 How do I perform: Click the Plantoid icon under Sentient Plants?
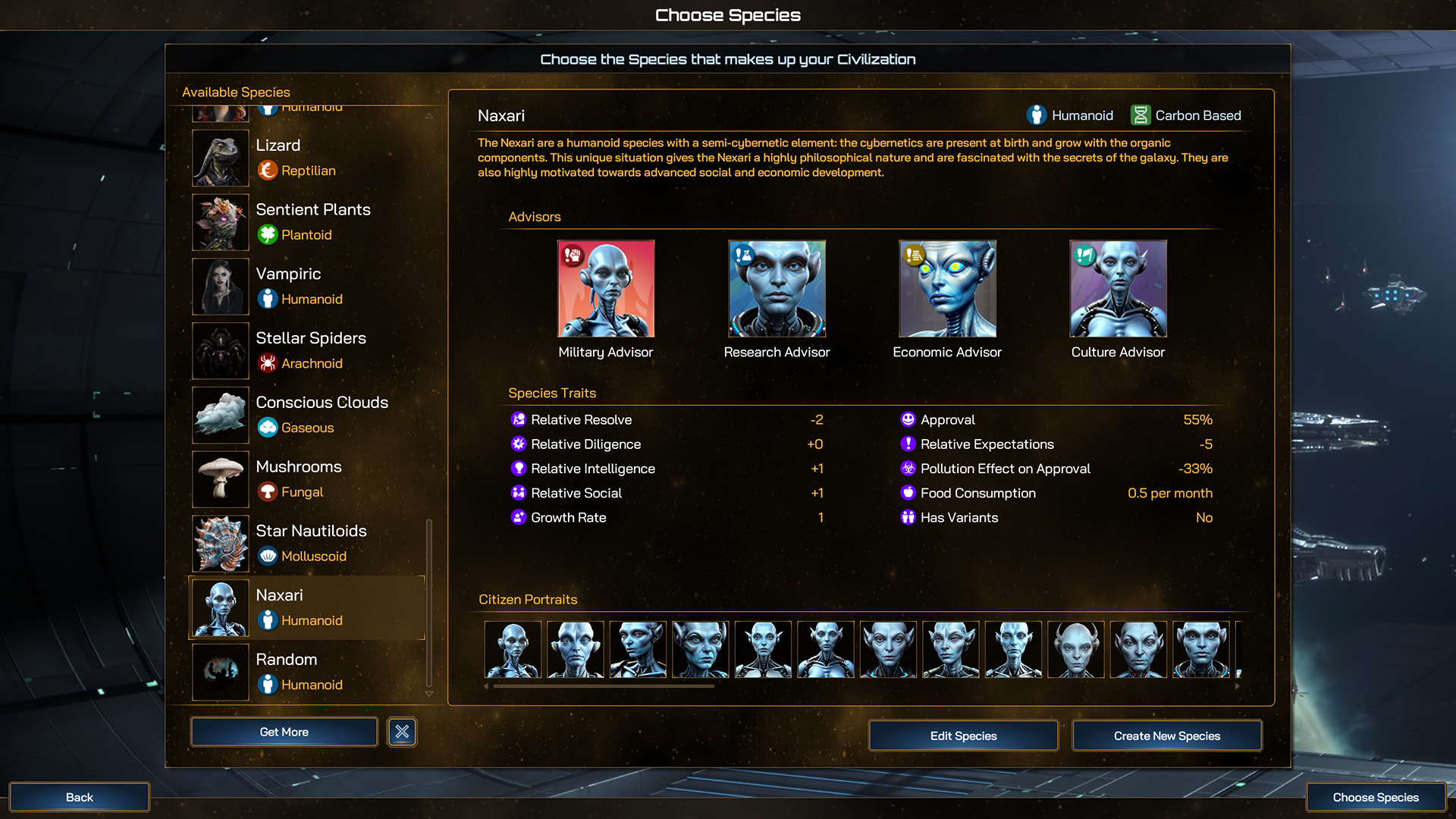(x=267, y=235)
